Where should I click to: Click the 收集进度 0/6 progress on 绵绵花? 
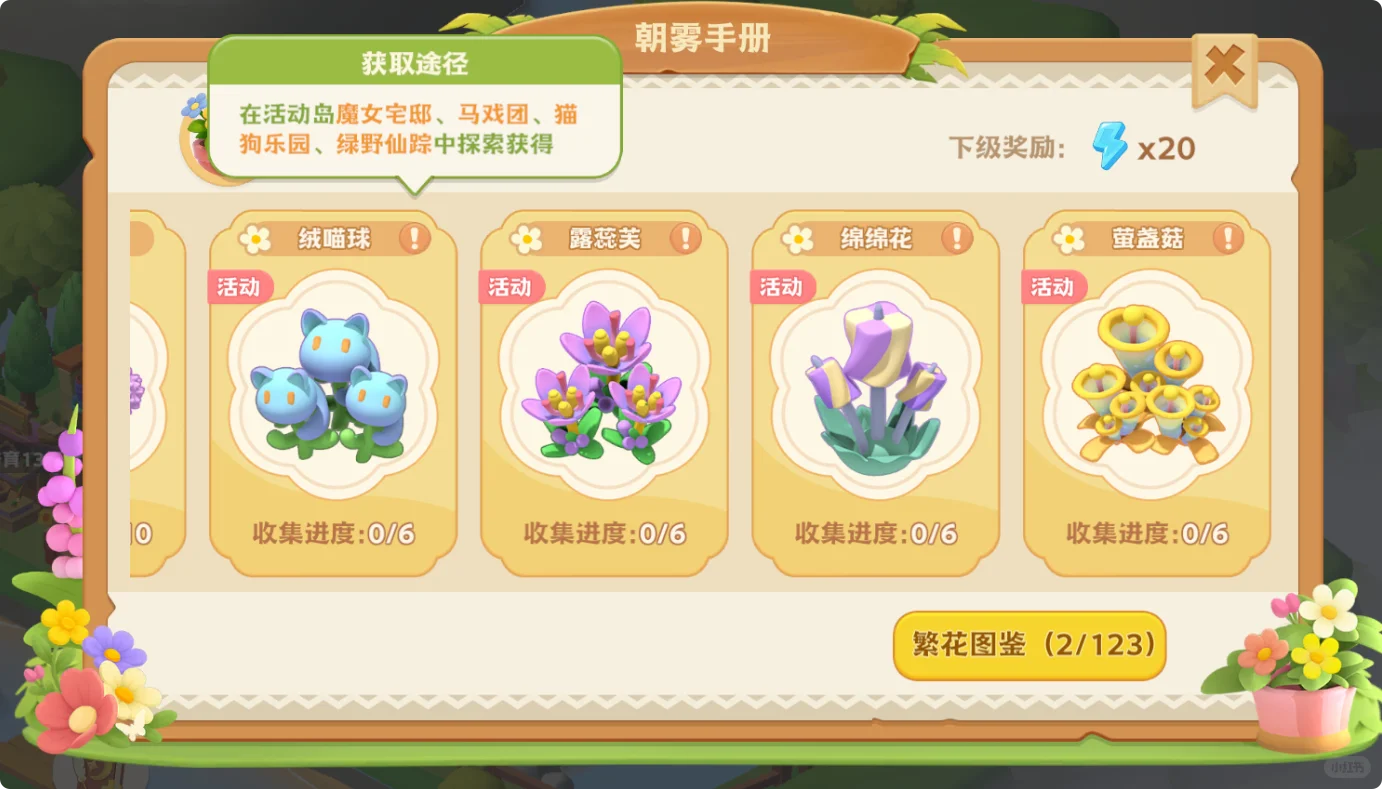pos(875,534)
